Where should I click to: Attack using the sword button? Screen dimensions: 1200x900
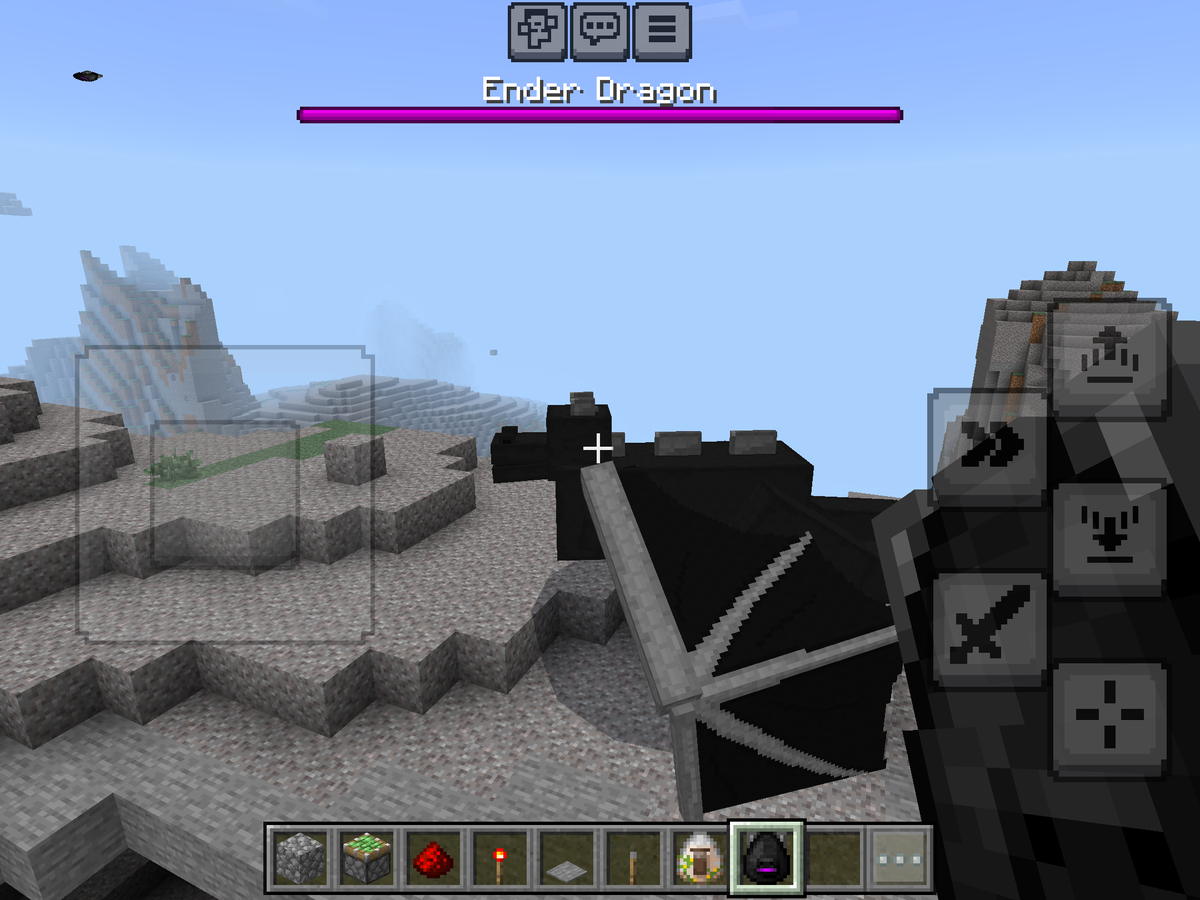coord(988,630)
